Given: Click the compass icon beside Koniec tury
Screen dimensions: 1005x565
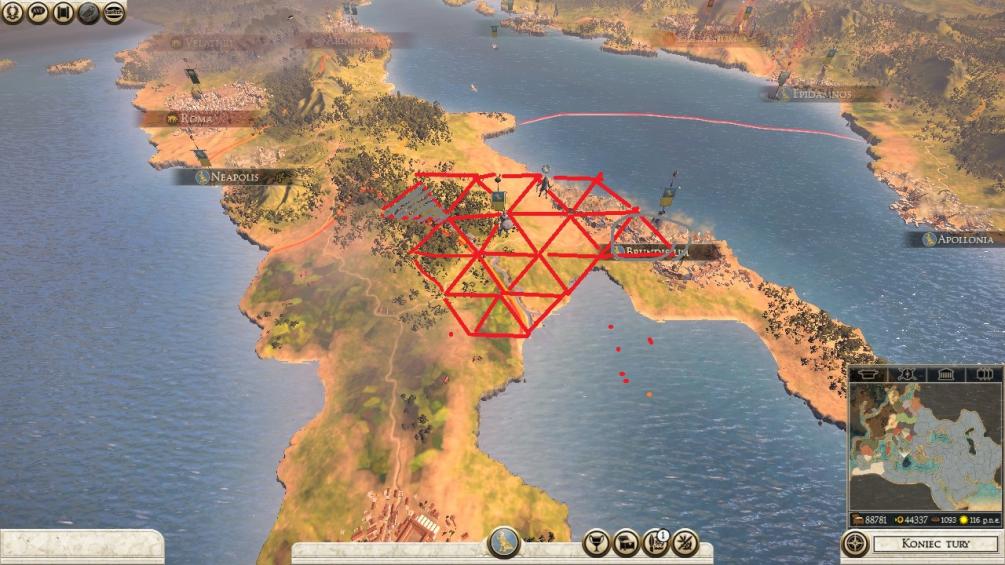Looking at the screenshot, I should coord(855,544).
